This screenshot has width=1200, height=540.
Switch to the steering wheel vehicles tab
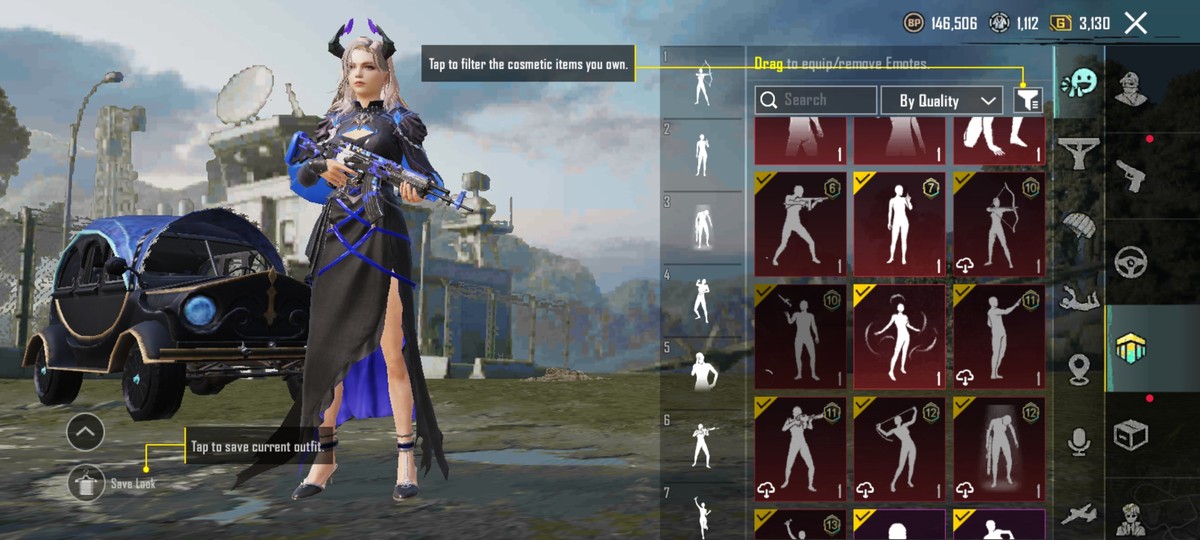pyautogui.click(x=1131, y=260)
